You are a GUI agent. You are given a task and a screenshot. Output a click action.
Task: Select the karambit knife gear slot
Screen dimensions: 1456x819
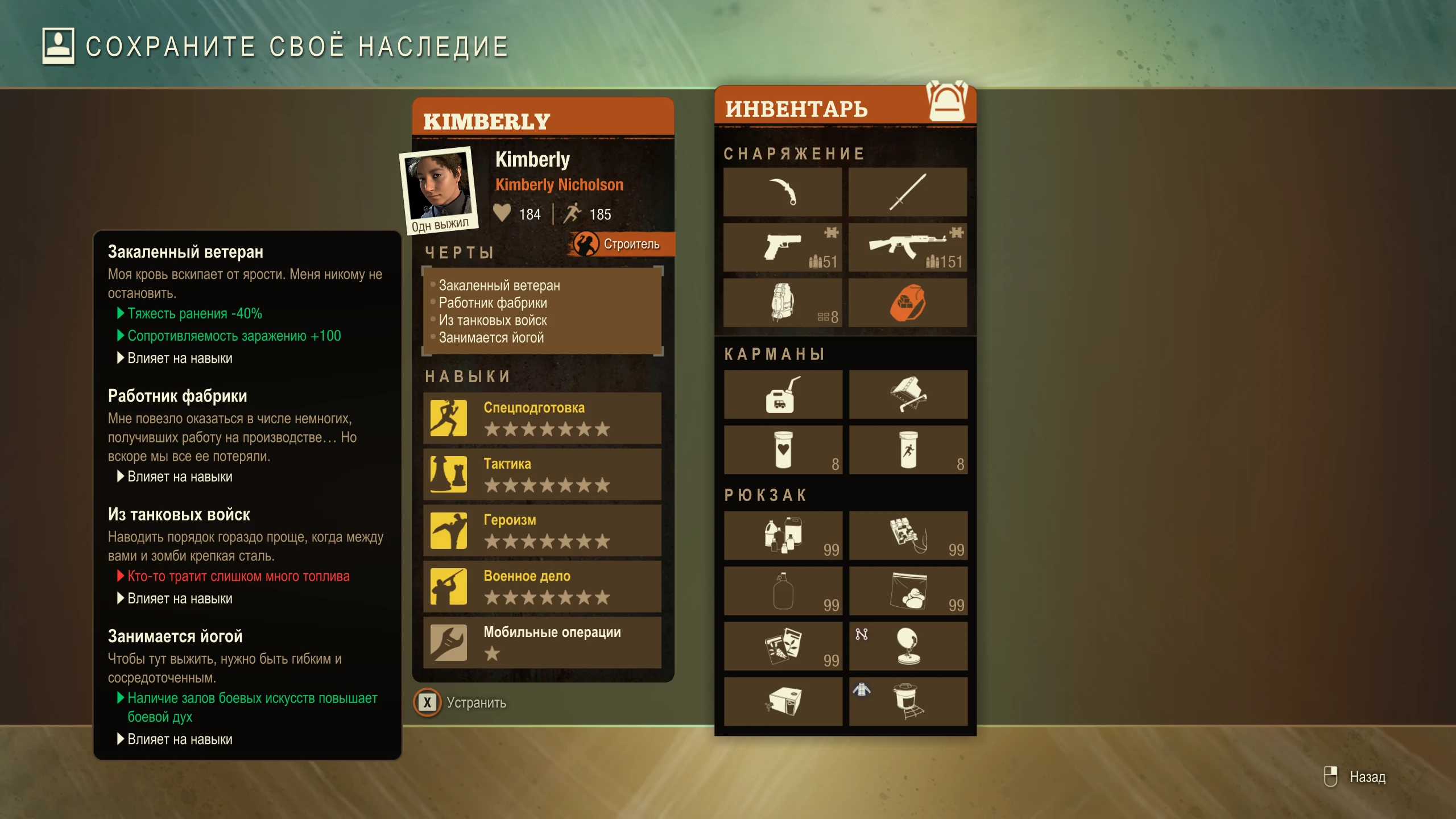[x=783, y=192]
